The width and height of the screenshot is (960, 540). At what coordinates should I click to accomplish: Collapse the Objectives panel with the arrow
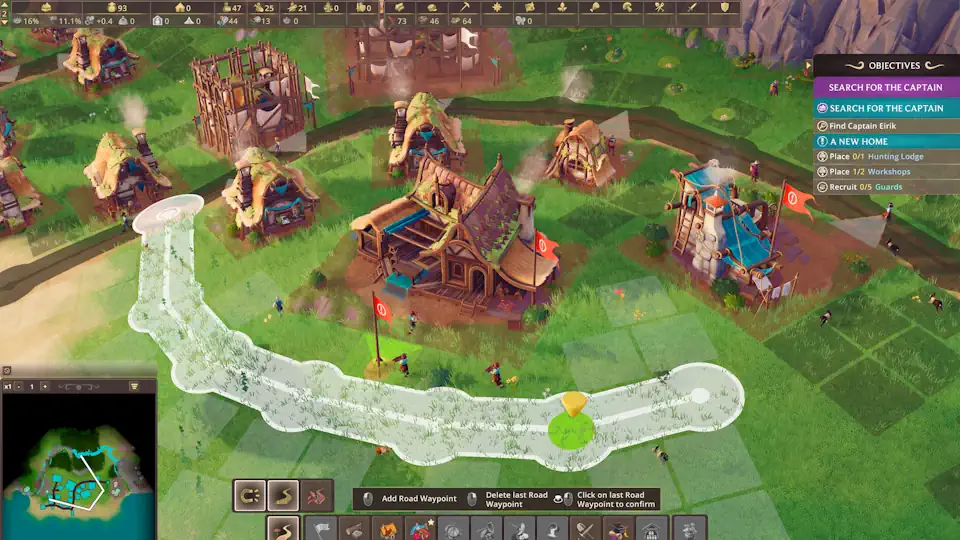tap(808, 65)
